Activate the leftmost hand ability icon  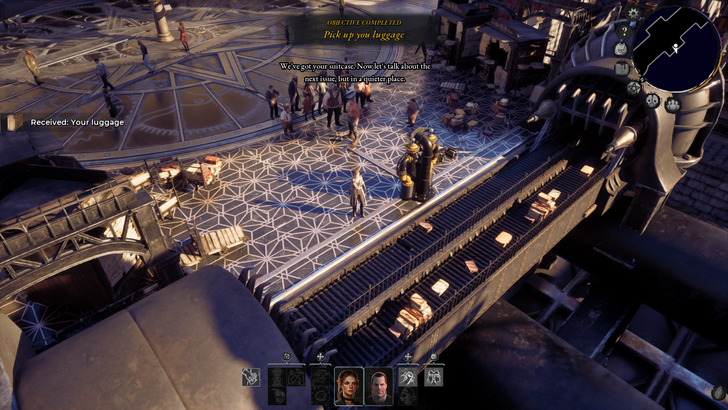point(251,377)
